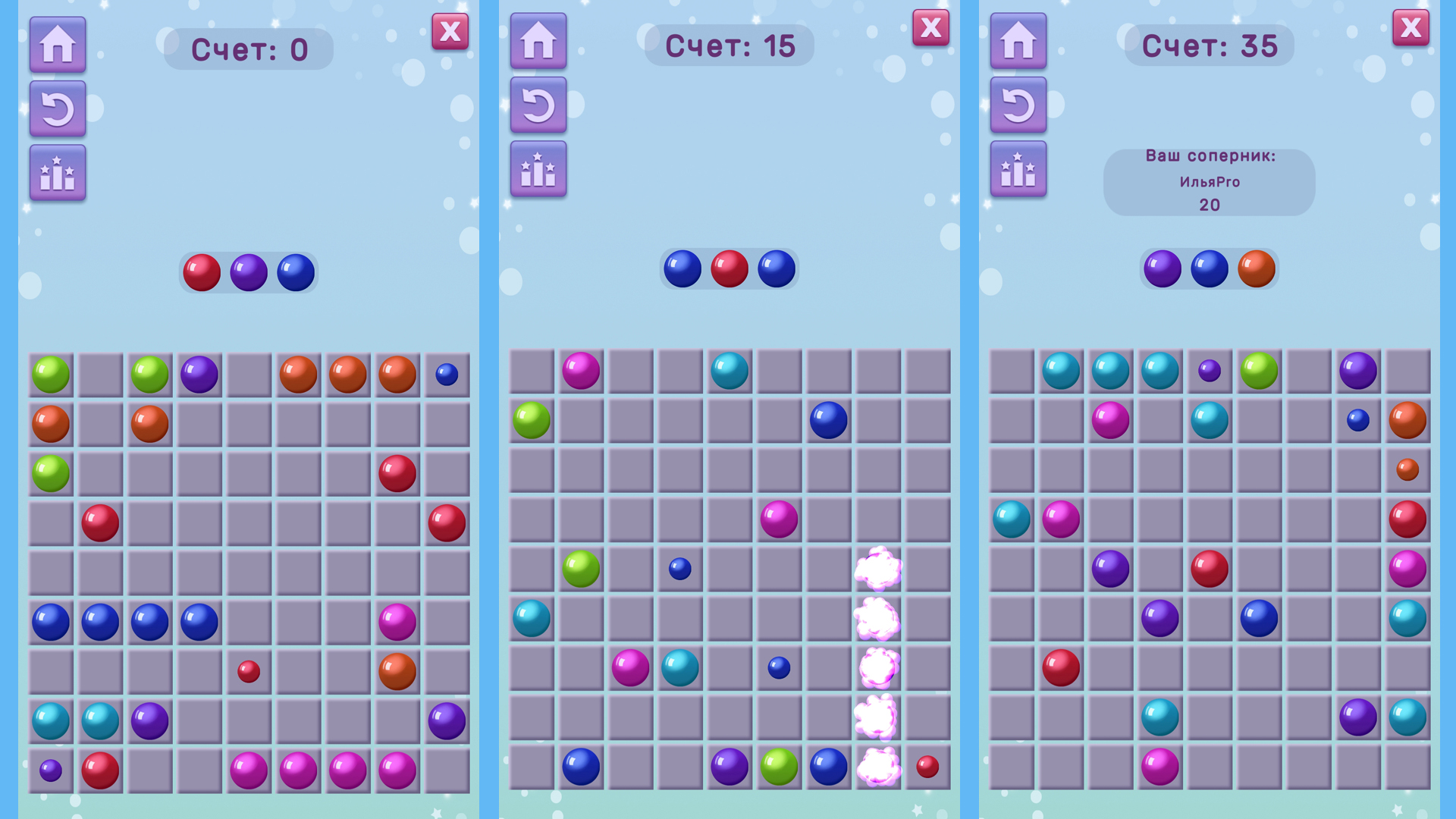The image size is (1456, 819).
Task: Open the leaderboard icon in the left panel
Action: (57, 173)
